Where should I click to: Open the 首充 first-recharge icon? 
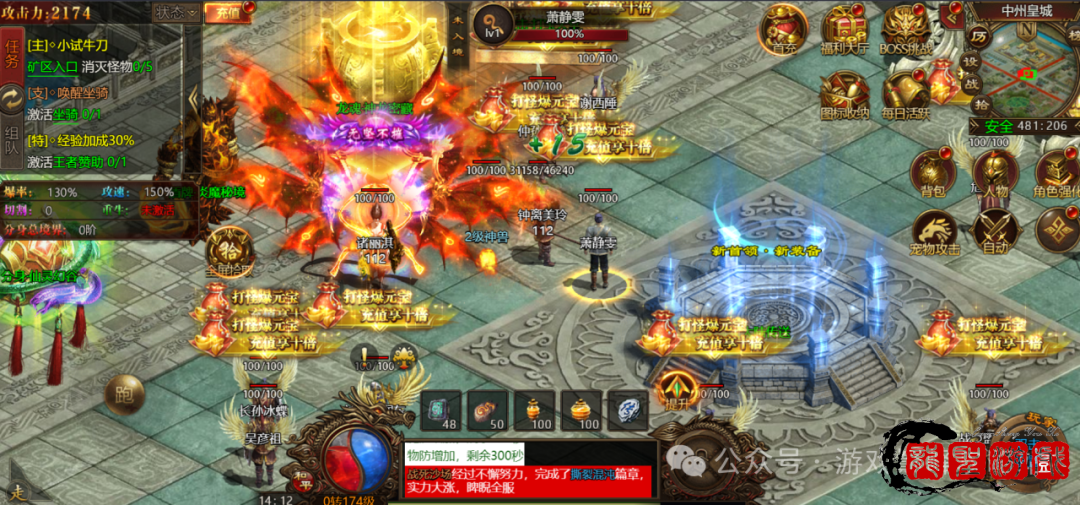[783, 28]
